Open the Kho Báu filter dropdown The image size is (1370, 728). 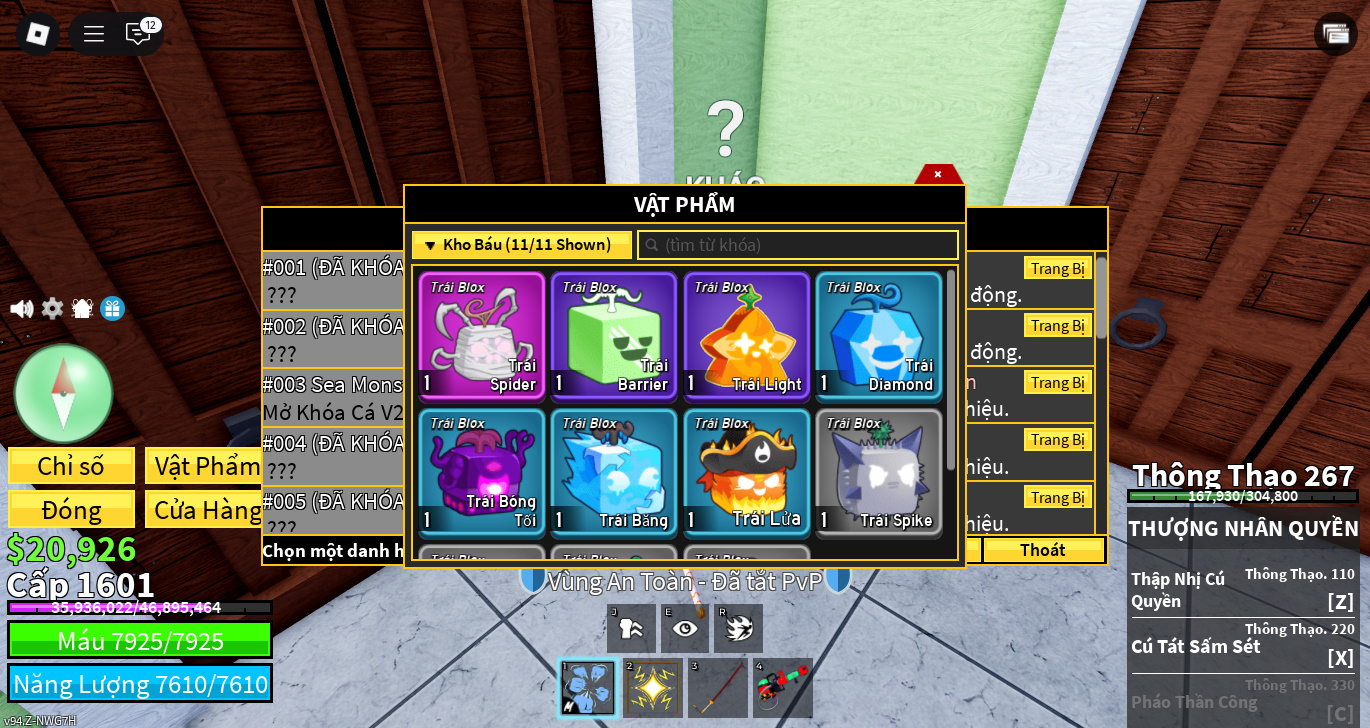click(x=521, y=245)
